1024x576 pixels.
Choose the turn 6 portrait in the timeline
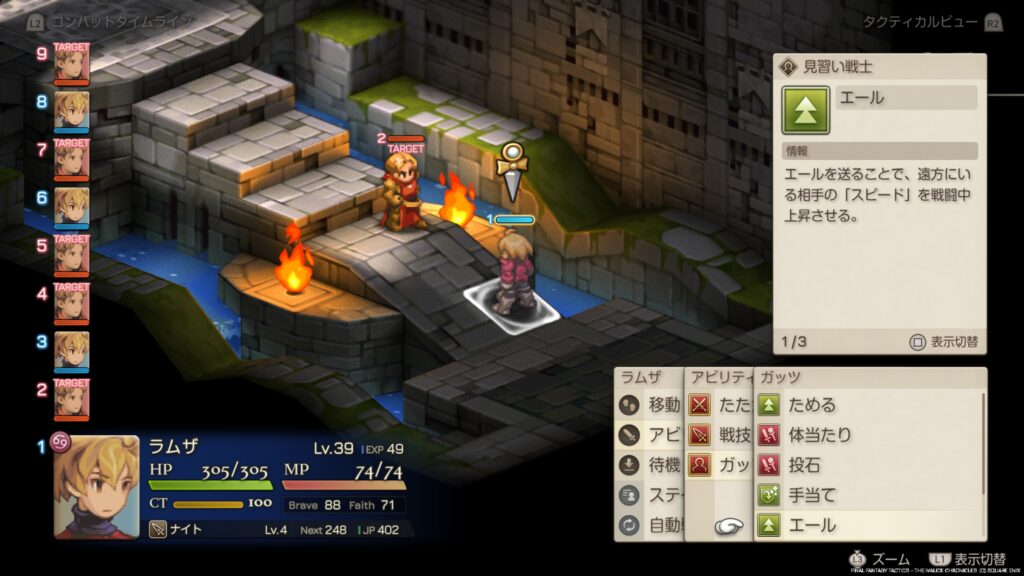(71, 206)
